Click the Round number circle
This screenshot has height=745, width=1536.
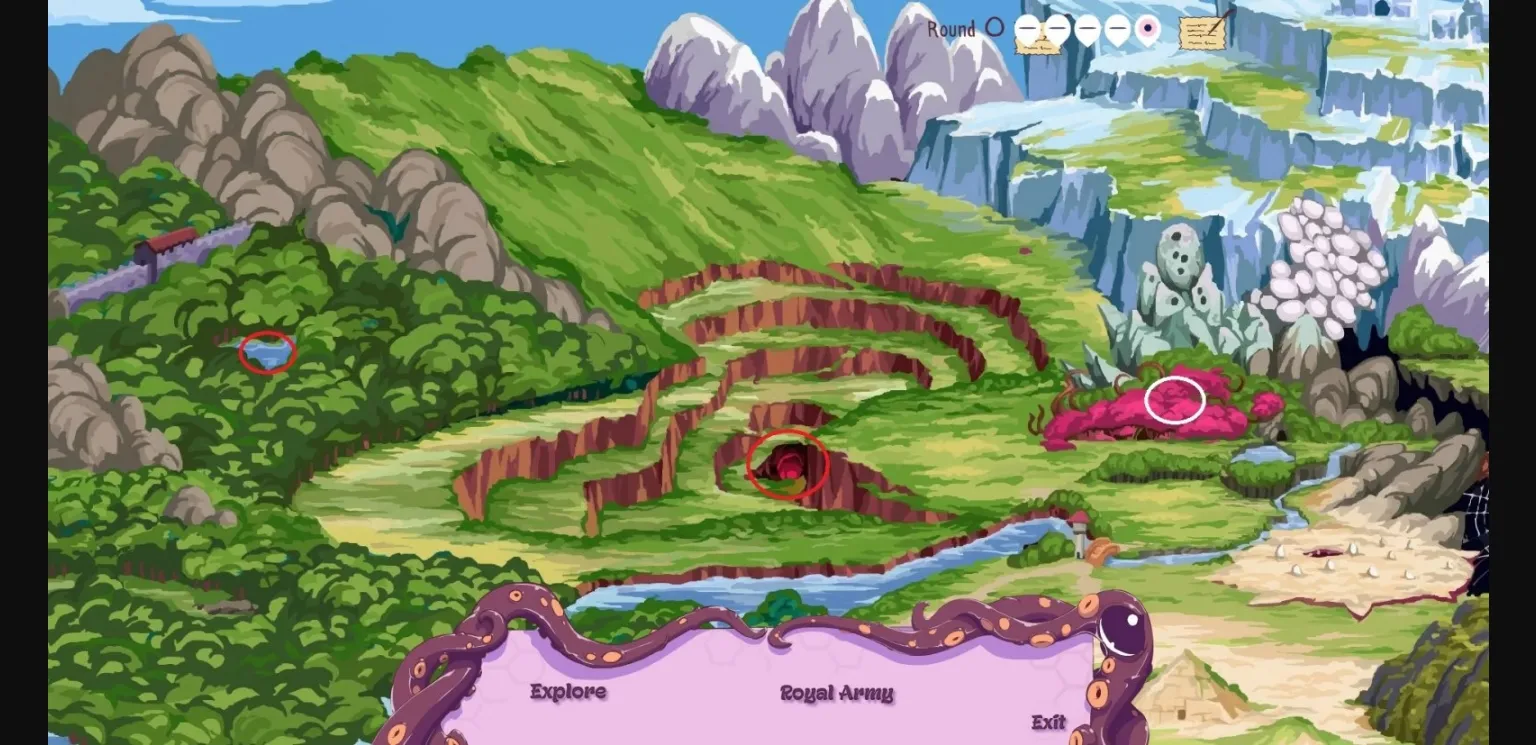click(x=994, y=28)
